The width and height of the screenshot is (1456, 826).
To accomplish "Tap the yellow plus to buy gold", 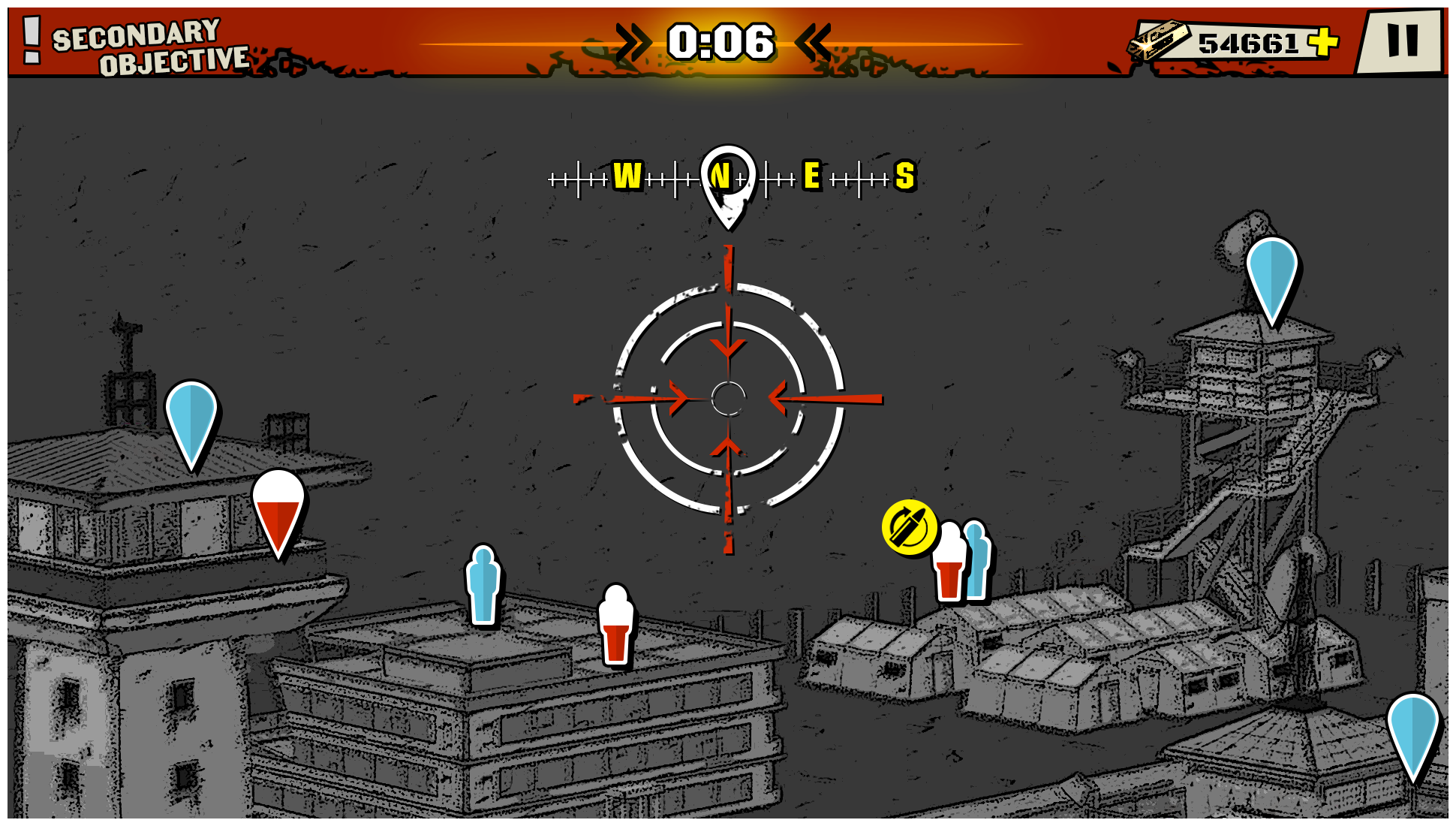I will tap(1324, 41).
